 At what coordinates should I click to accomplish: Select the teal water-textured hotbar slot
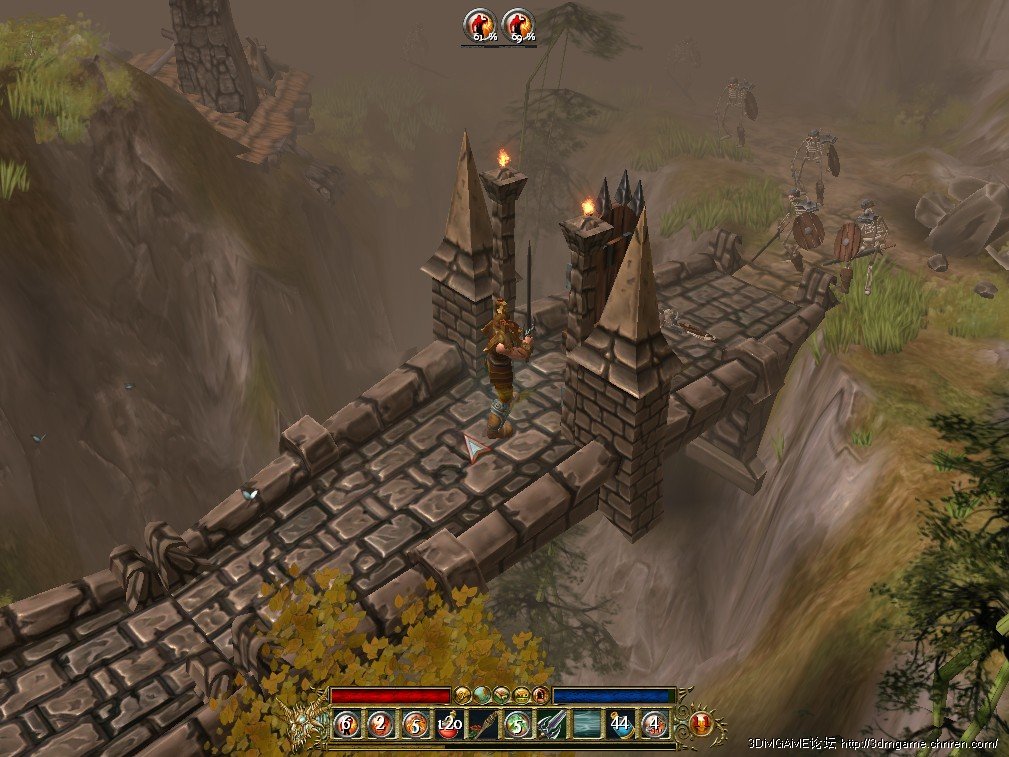(587, 722)
